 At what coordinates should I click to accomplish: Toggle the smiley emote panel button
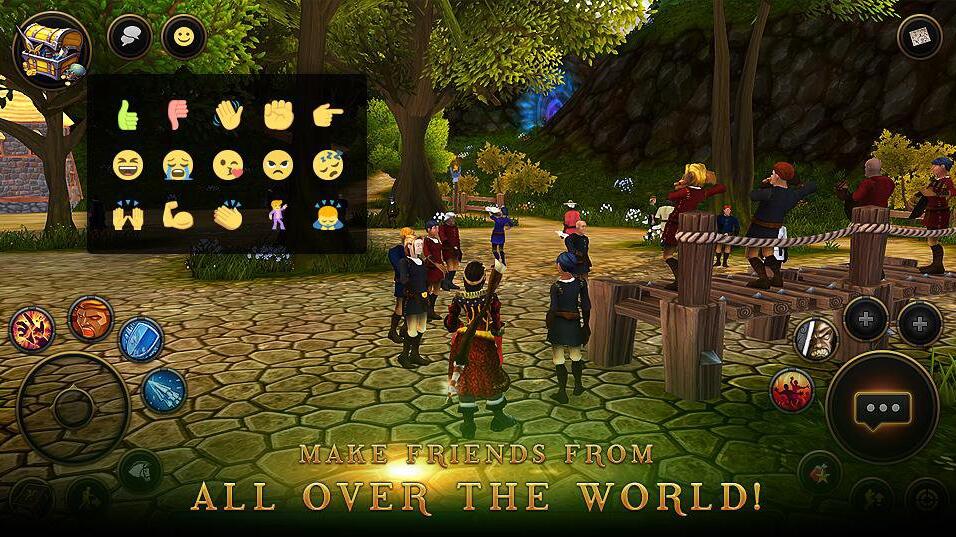click(x=184, y=37)
